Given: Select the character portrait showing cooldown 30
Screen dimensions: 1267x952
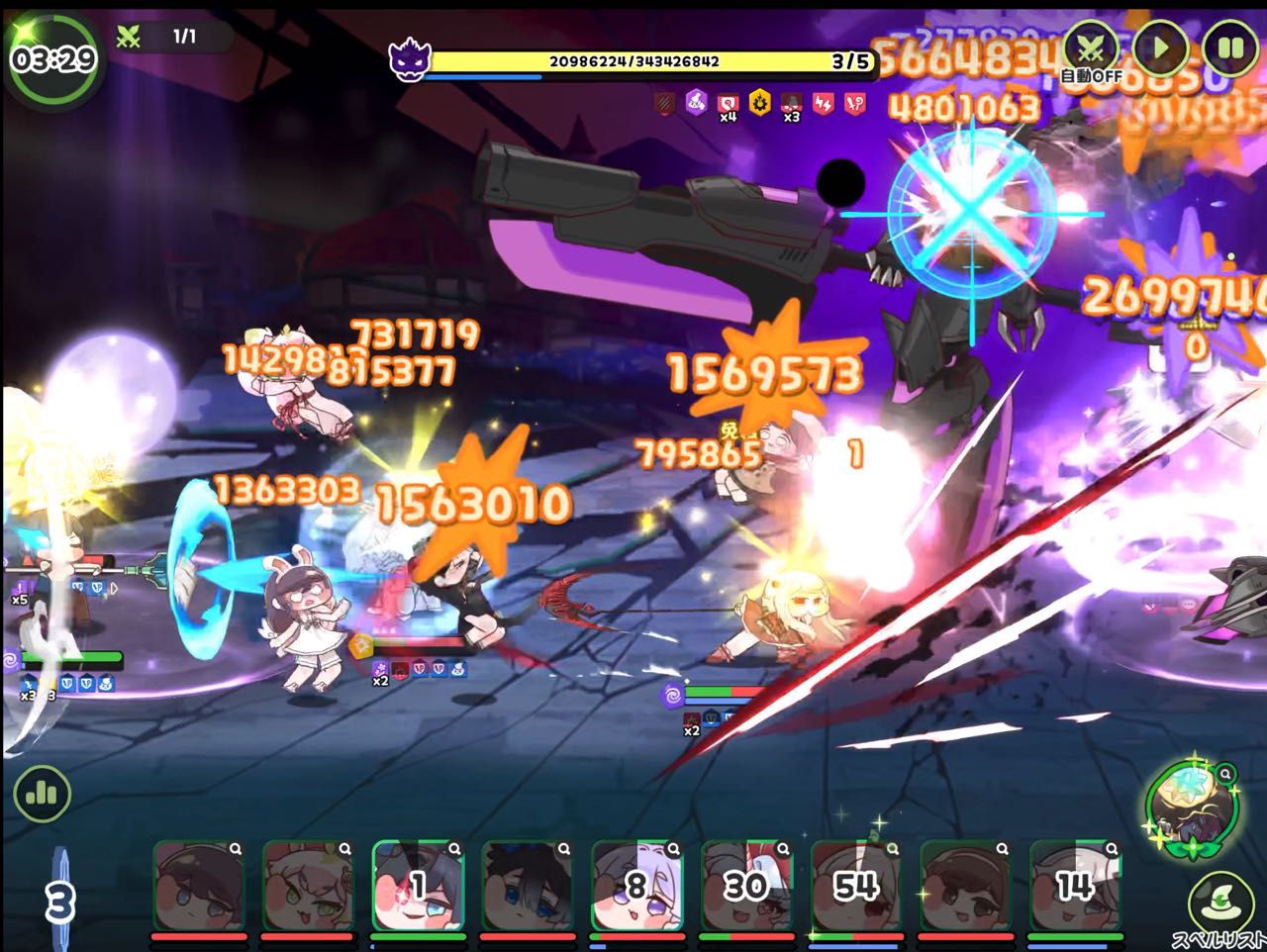Looking at the screenshot, I should [x=745, y=885].
